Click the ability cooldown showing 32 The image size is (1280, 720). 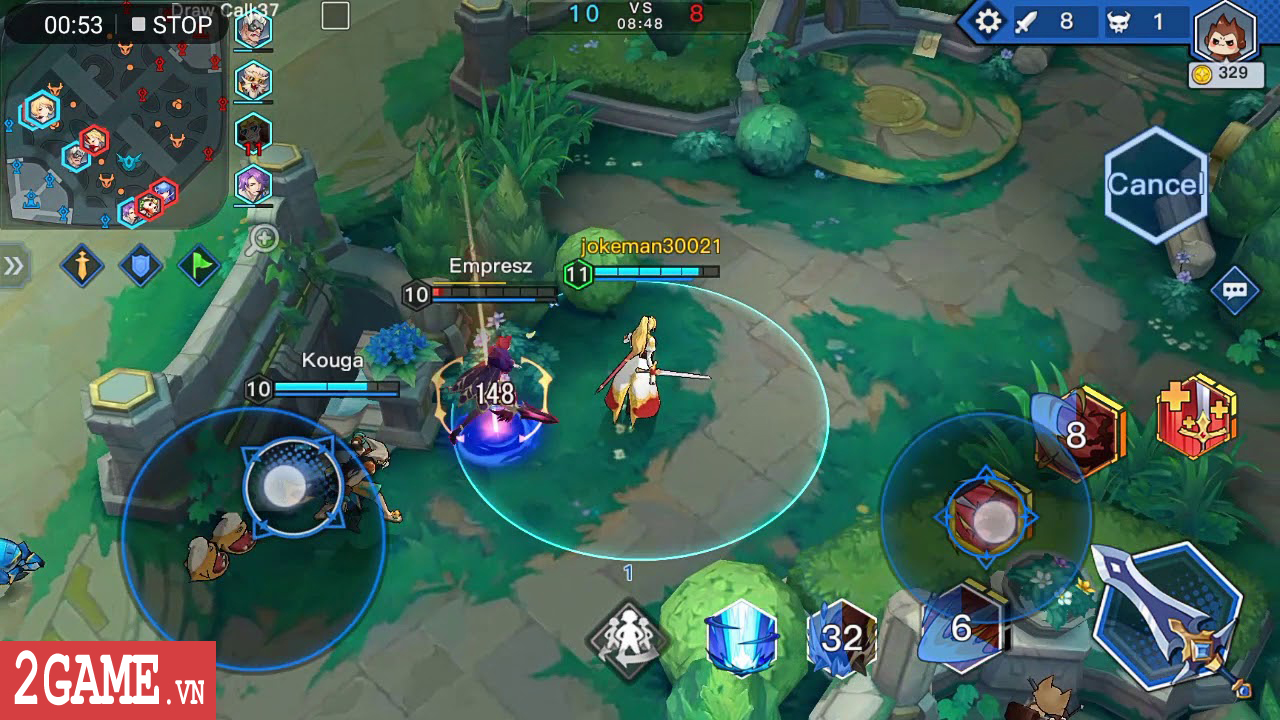pos(840,635)
